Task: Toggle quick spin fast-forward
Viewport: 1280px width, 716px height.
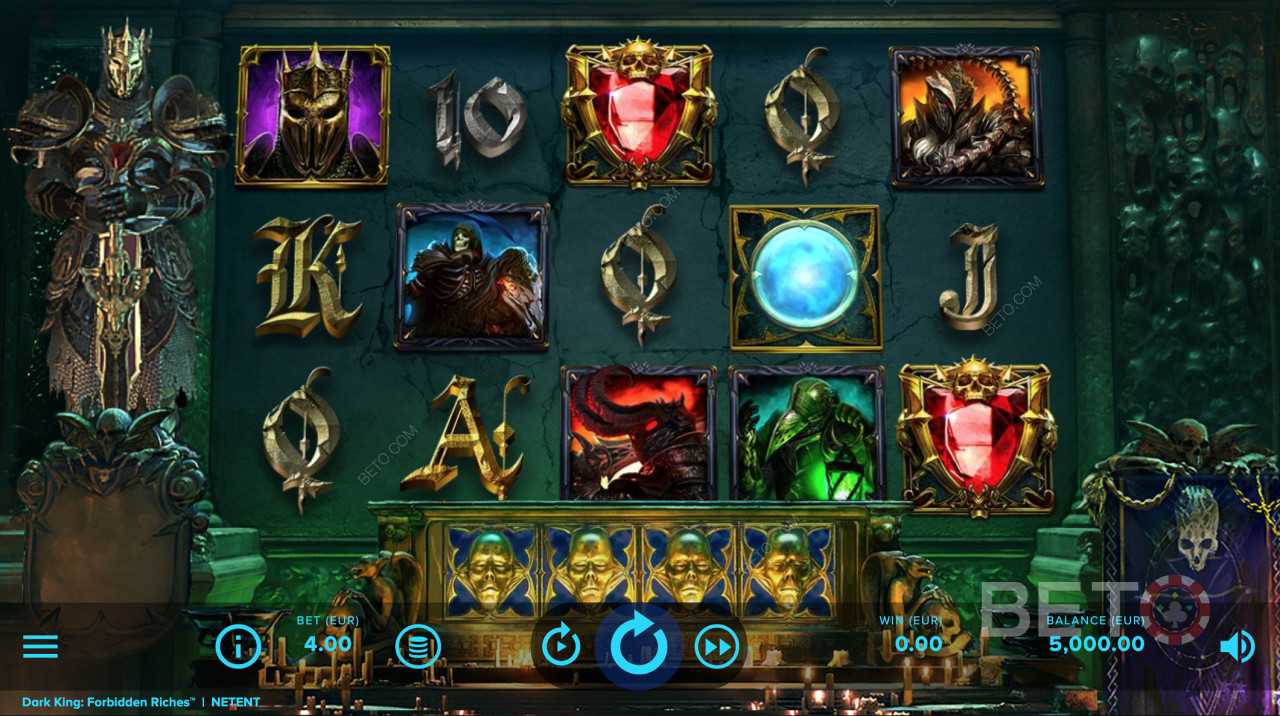Action: coord(716,646)
